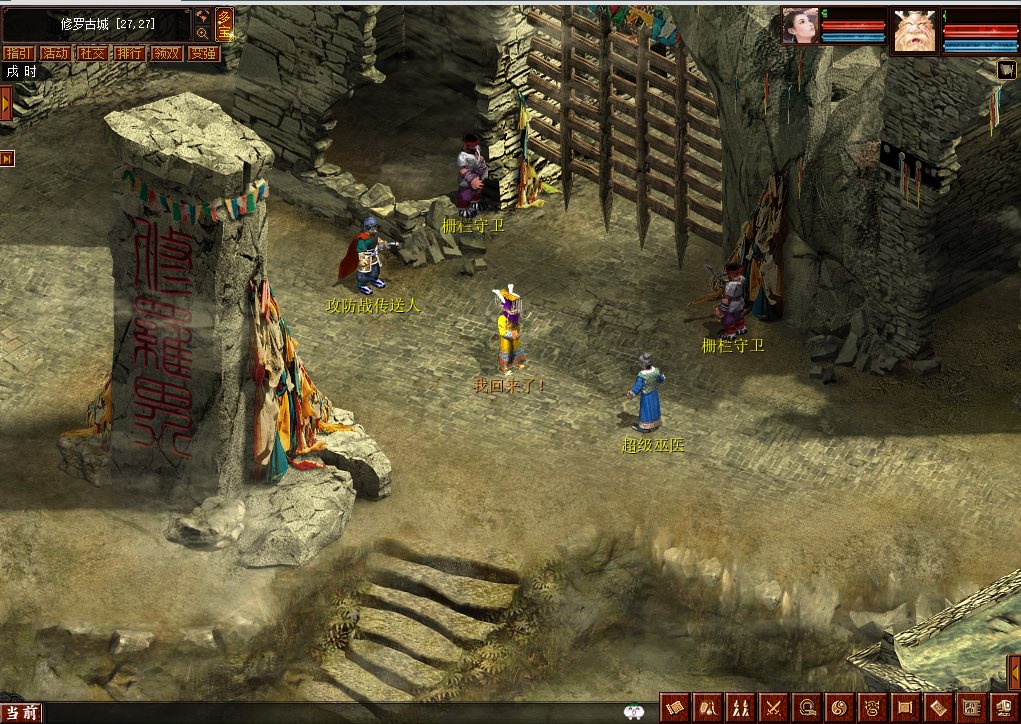Click the magnifying glass search icon
Image resolution: width=1021 pixels, height=724 pixels.
point(202,33)
